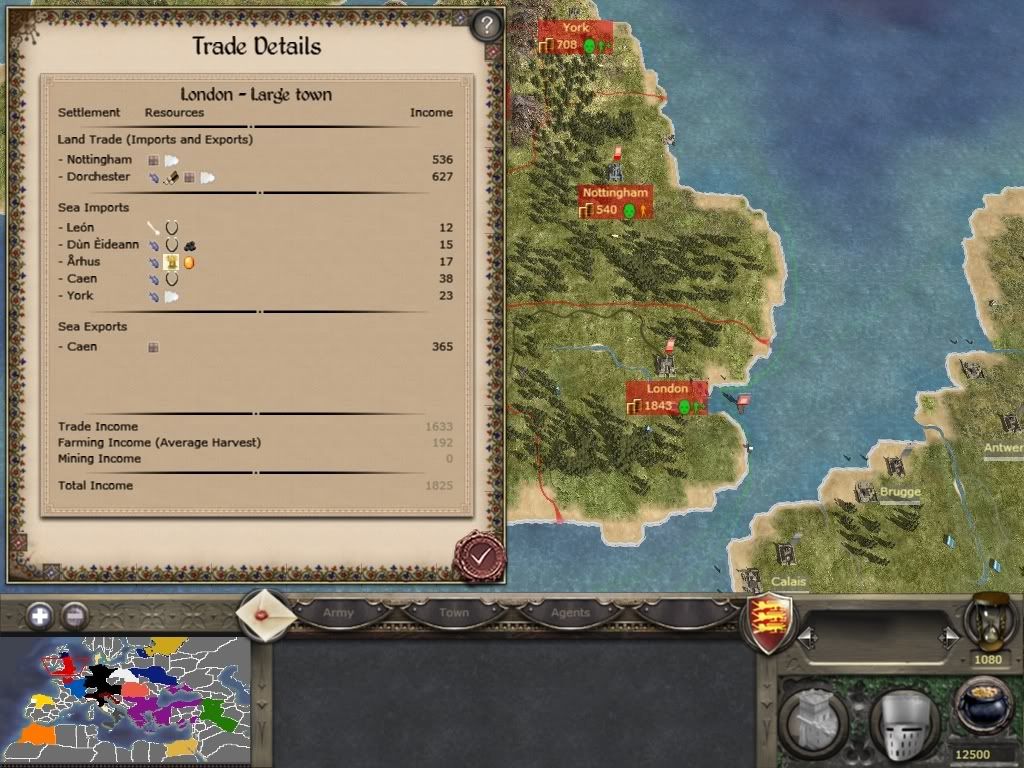Open the Trade Details help question mark
This screenshot has height=768, width=1024.
[x=486, y=25]
